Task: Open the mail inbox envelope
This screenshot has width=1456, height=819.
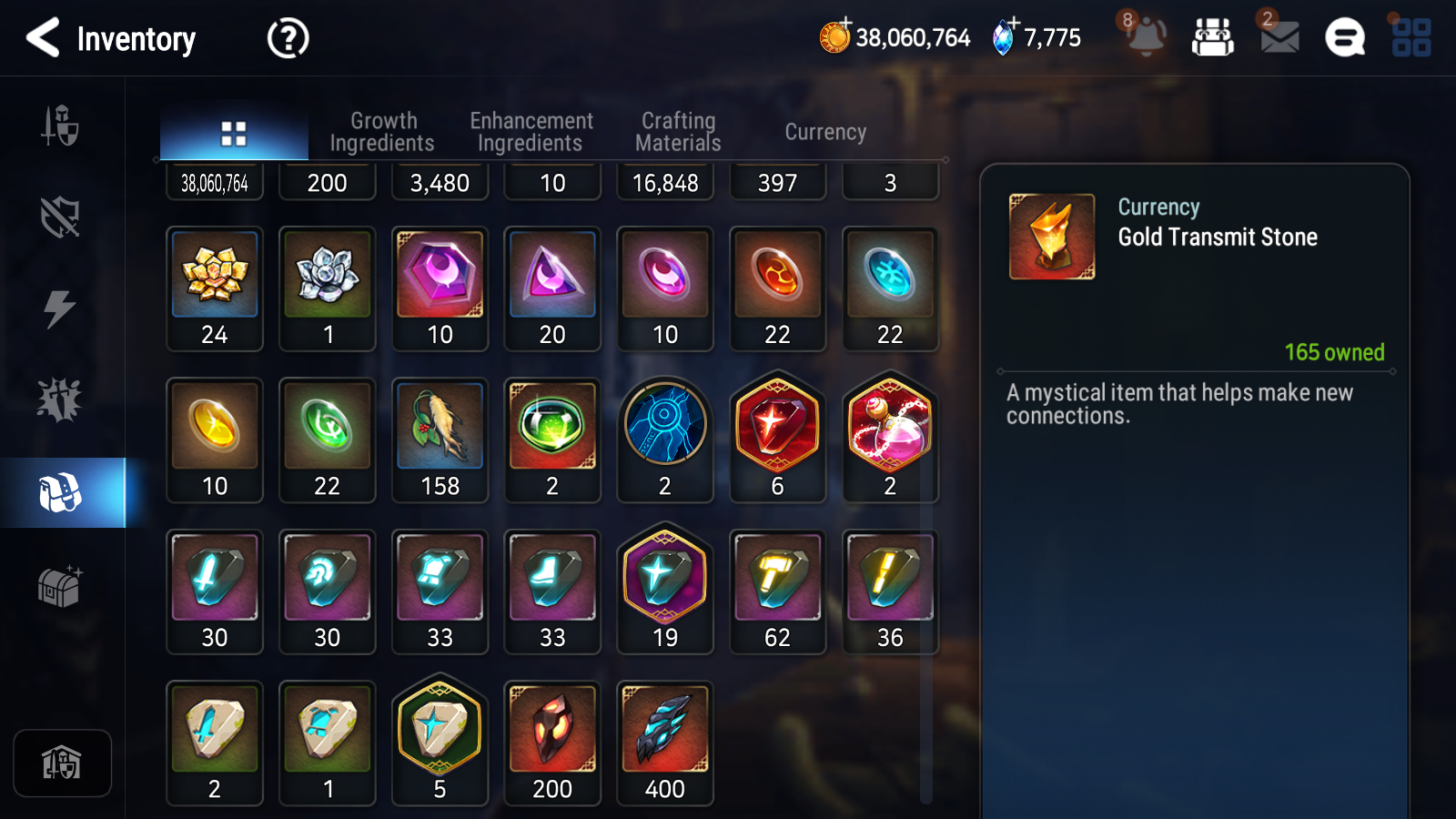Action: (1279, 37)
